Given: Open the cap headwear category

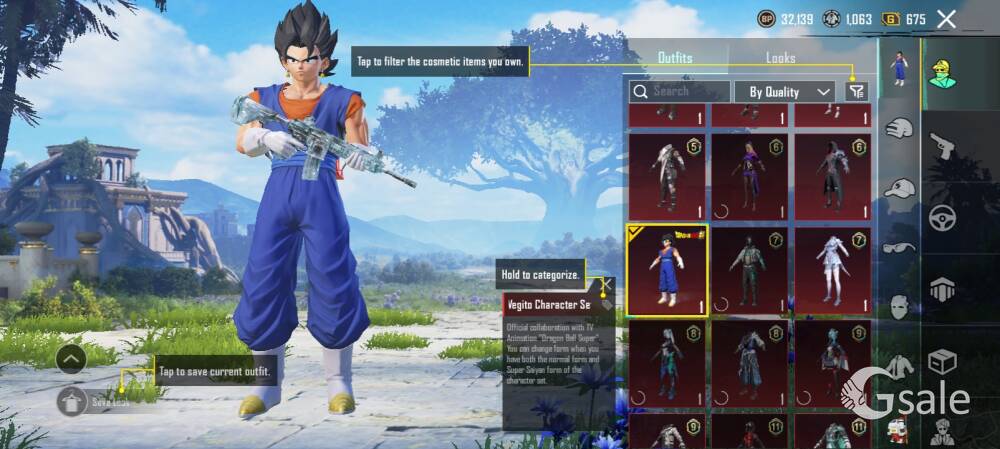Looking at the screenshot, I should 899,188.
